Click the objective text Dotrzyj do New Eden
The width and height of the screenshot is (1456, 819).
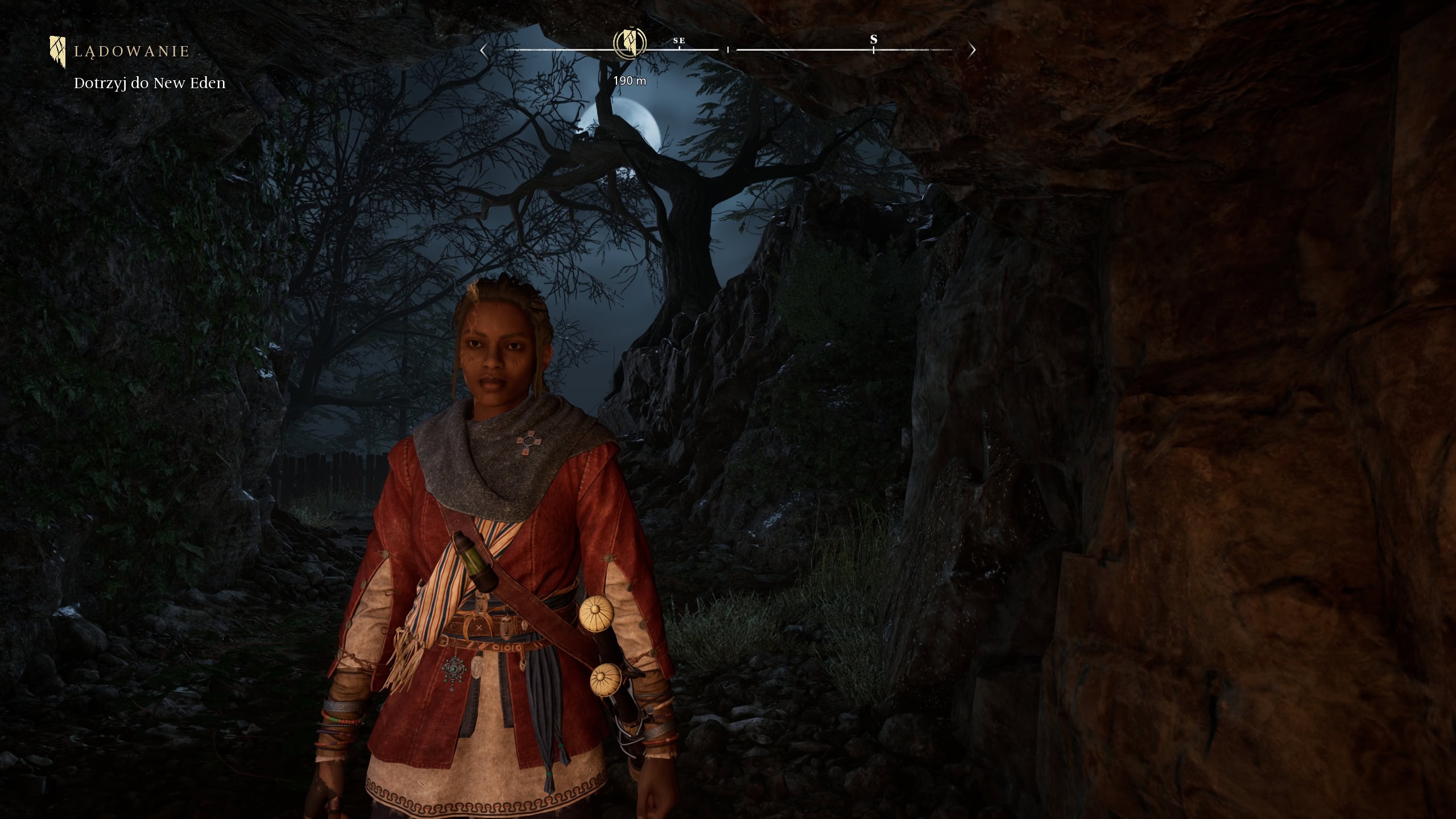pyautogui.click(x=150, y=83)
